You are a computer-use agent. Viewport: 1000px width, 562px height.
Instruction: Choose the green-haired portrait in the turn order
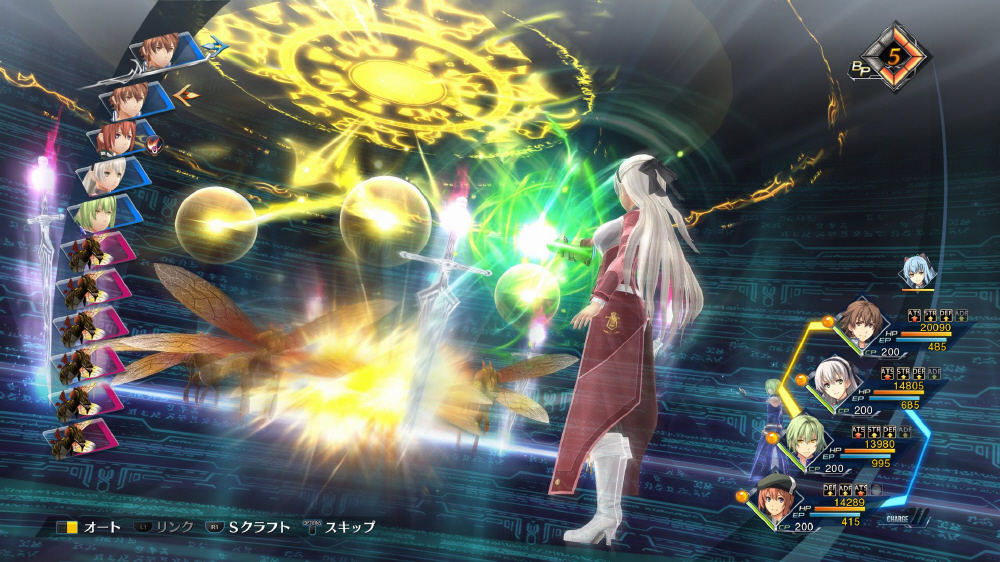tap(98, 213)
